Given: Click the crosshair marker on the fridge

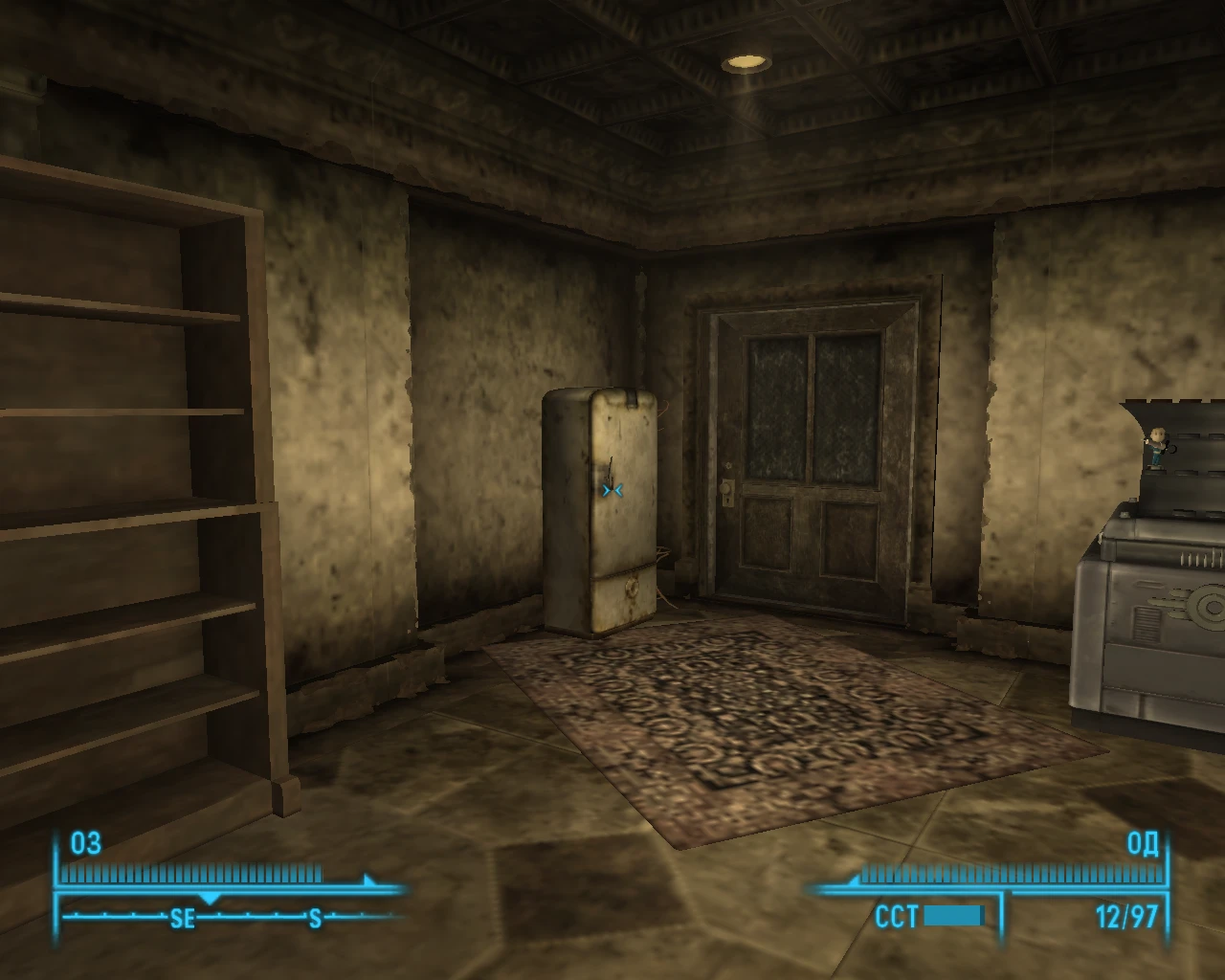Looking at the screenshot, I should (x=612, y=488).
